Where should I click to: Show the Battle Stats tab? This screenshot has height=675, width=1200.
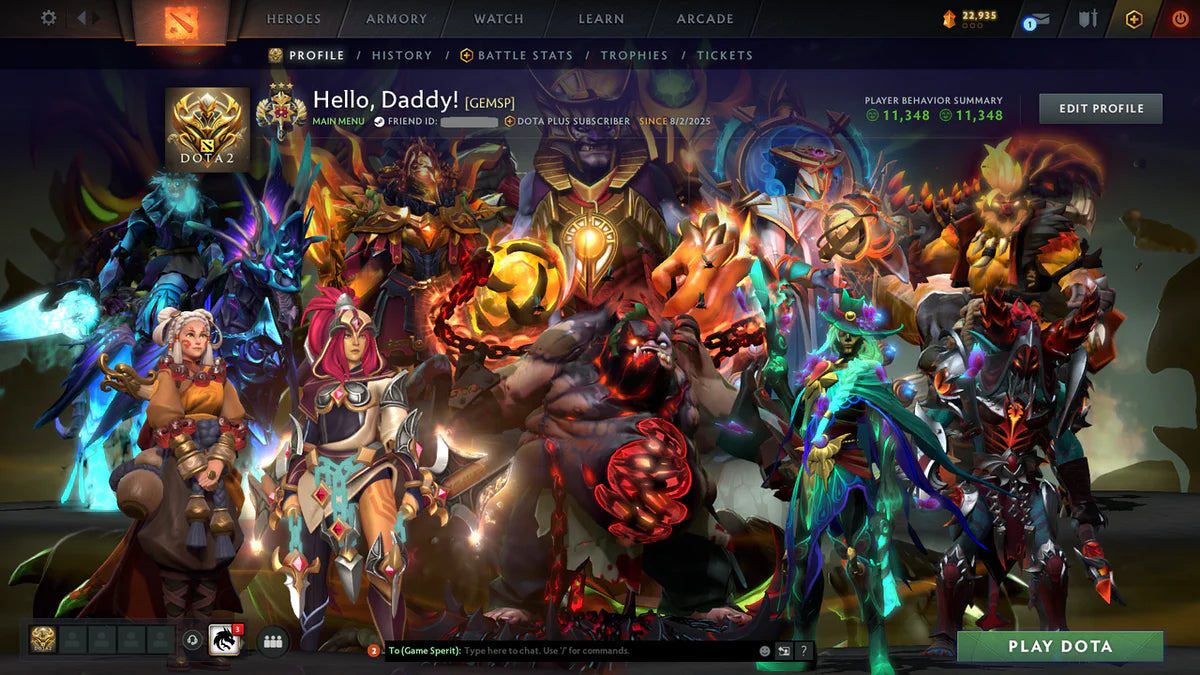[525, 55]
